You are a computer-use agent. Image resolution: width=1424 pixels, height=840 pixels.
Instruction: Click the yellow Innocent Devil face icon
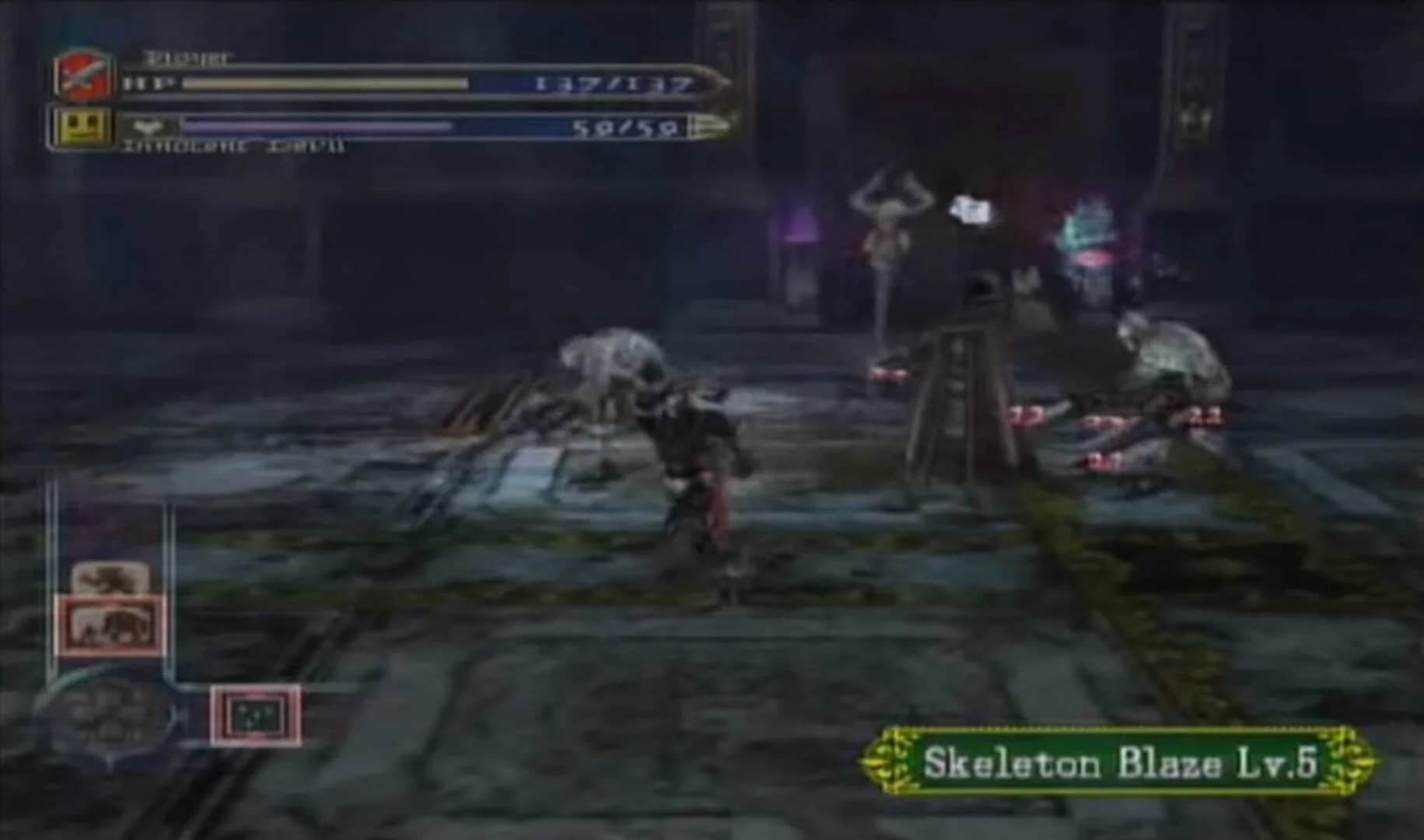(x=82, y=124)
